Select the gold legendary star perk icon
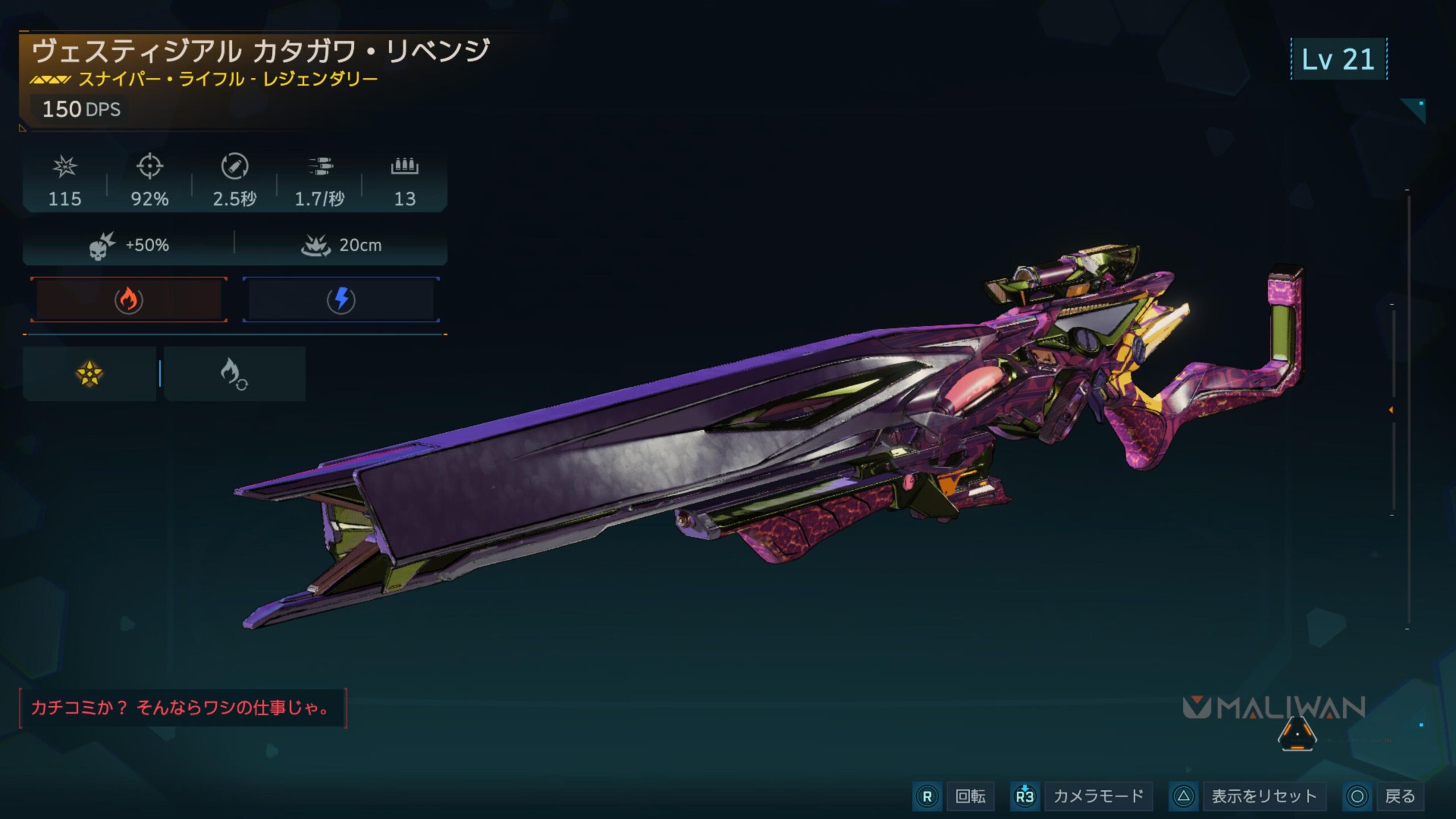Image resolution: width=1456 pixels, height=819 pixels. [x=89, y=374]
